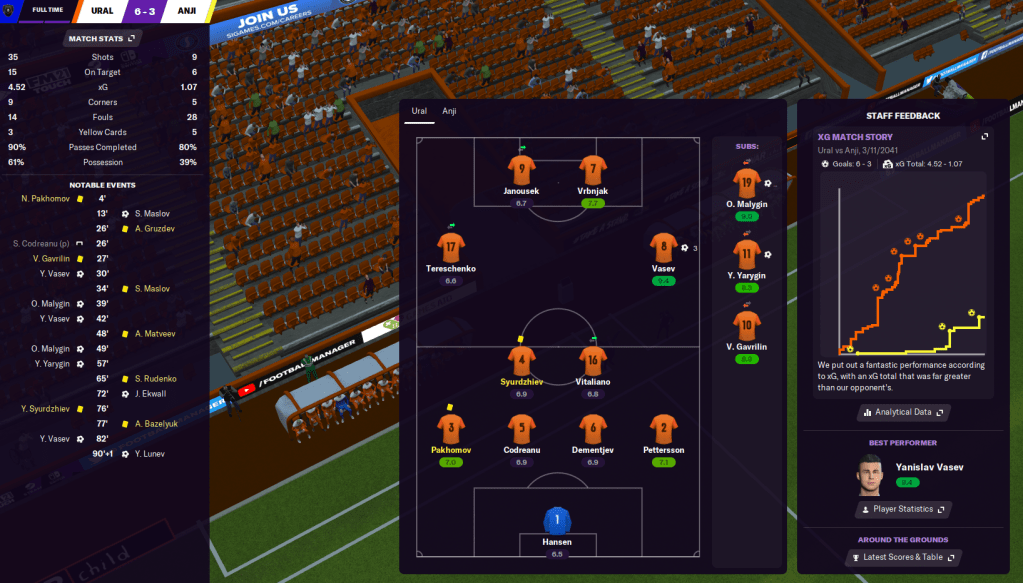Choose Tereschenko's player icon
This screenshot has width=1023, height=583.
pyautogui.click(x=451, y=247)
